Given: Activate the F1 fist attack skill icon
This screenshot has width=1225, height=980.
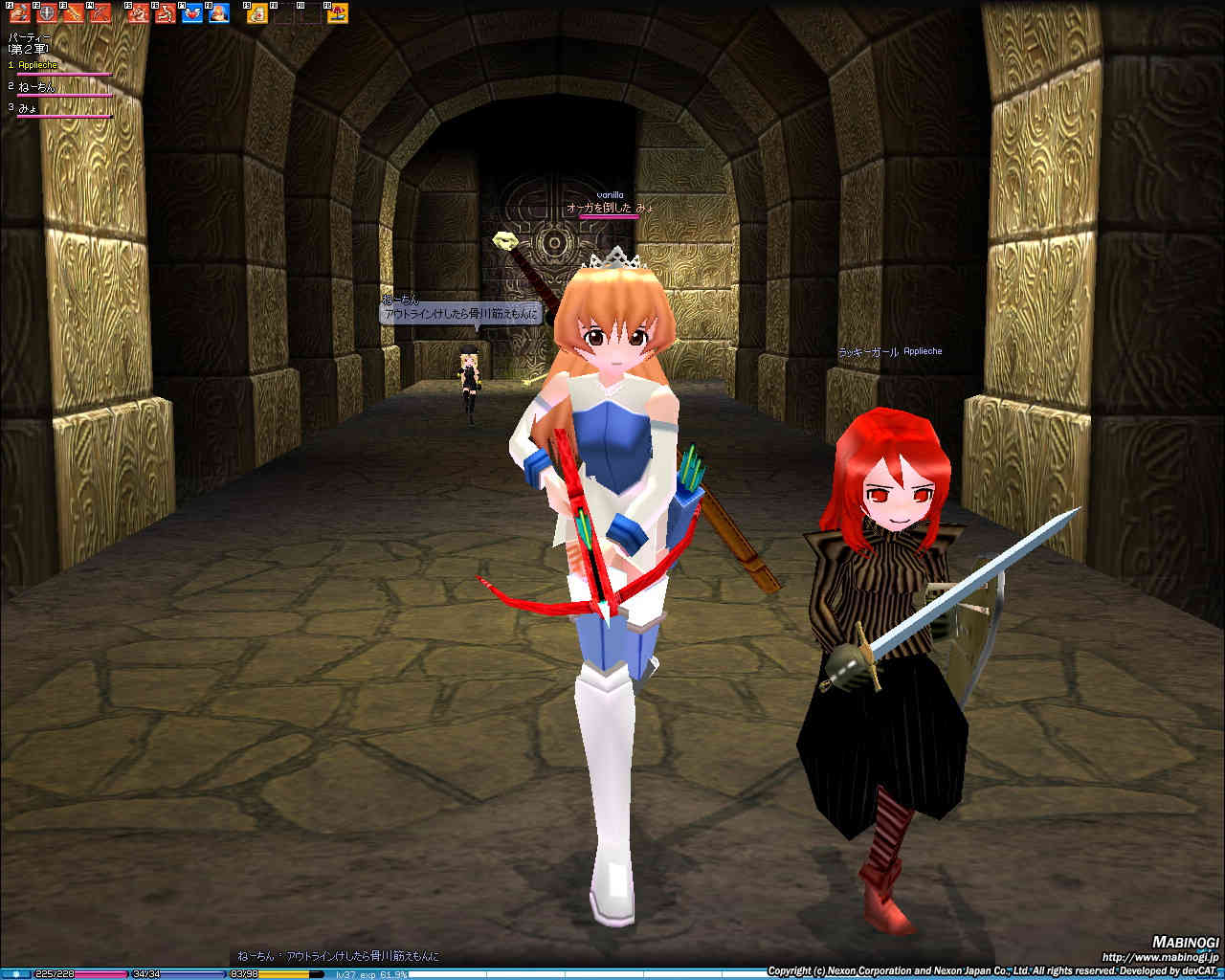Looking at the screenshot, I should tap(20, 13).
